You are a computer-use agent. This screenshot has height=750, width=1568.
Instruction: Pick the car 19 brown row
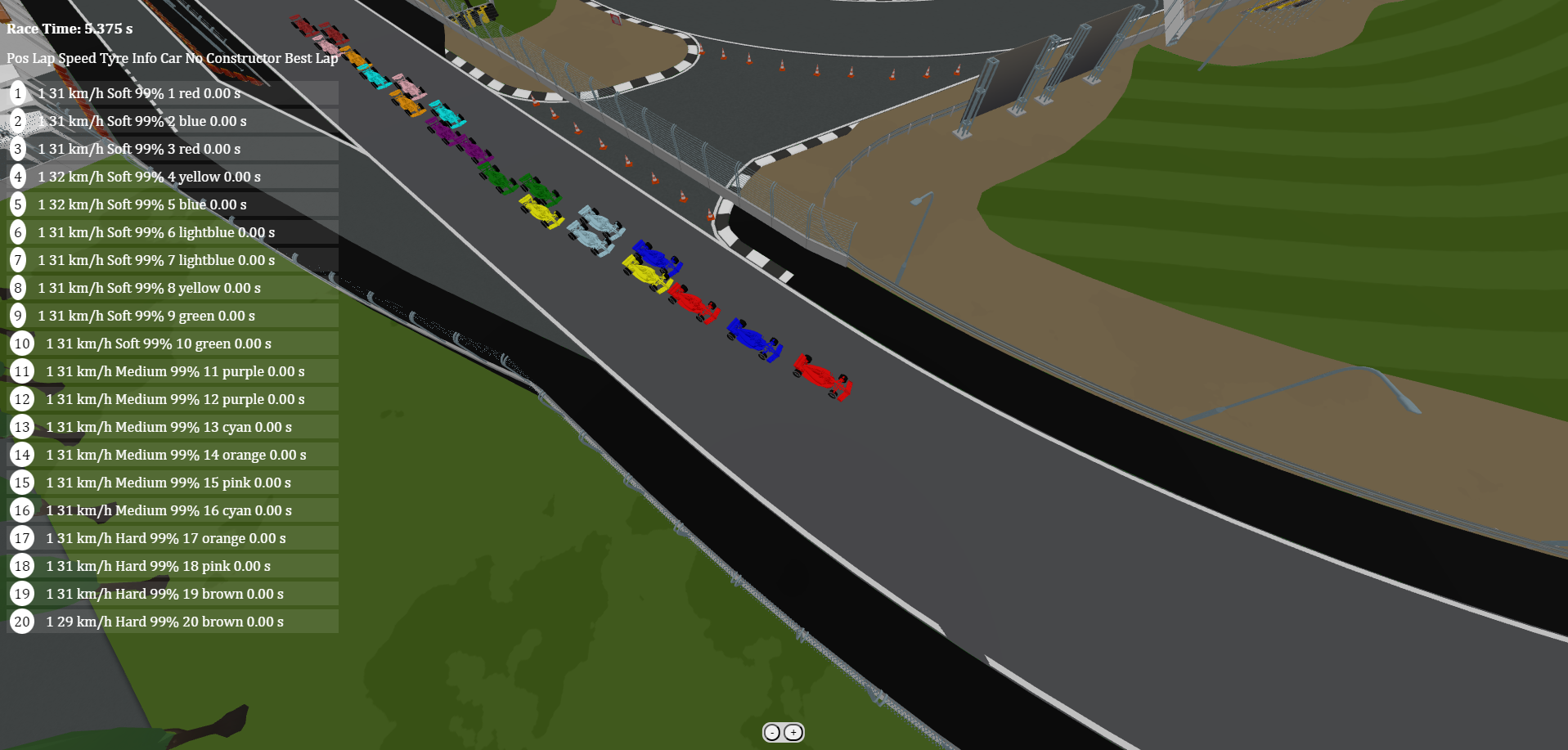tap(173, 594)
